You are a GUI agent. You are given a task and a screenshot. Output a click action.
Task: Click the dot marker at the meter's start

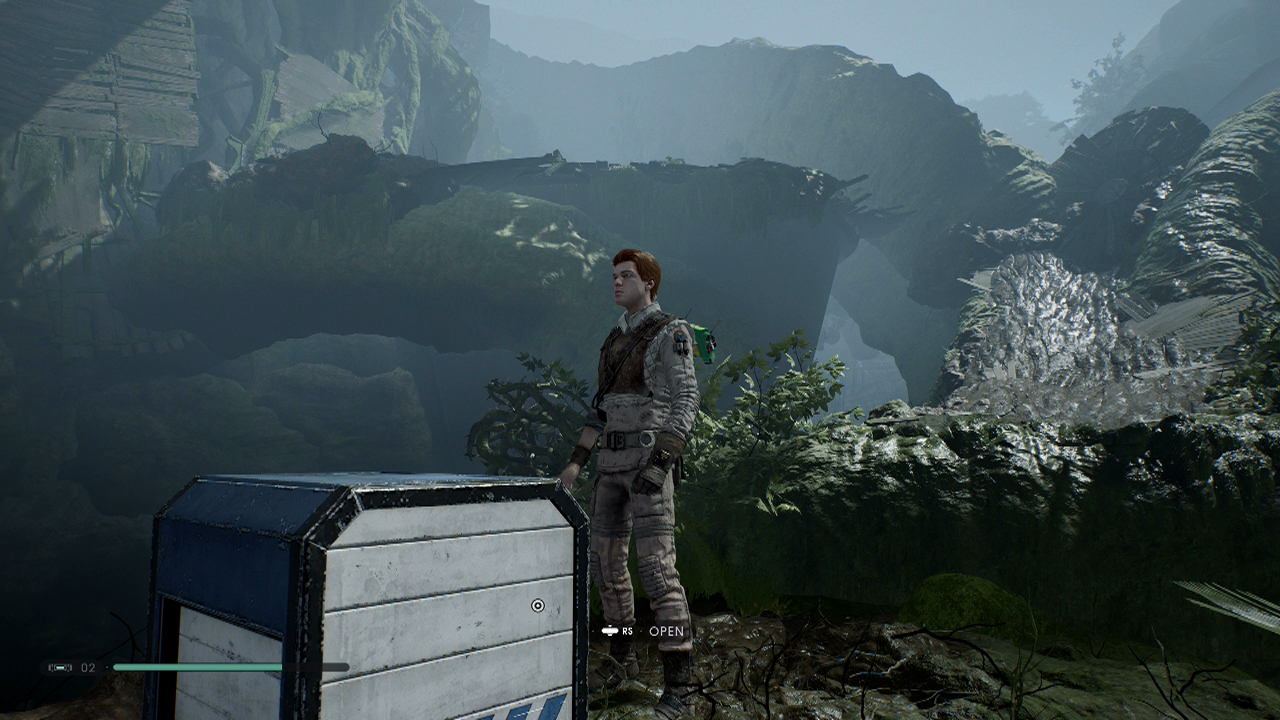pos(107,666)
